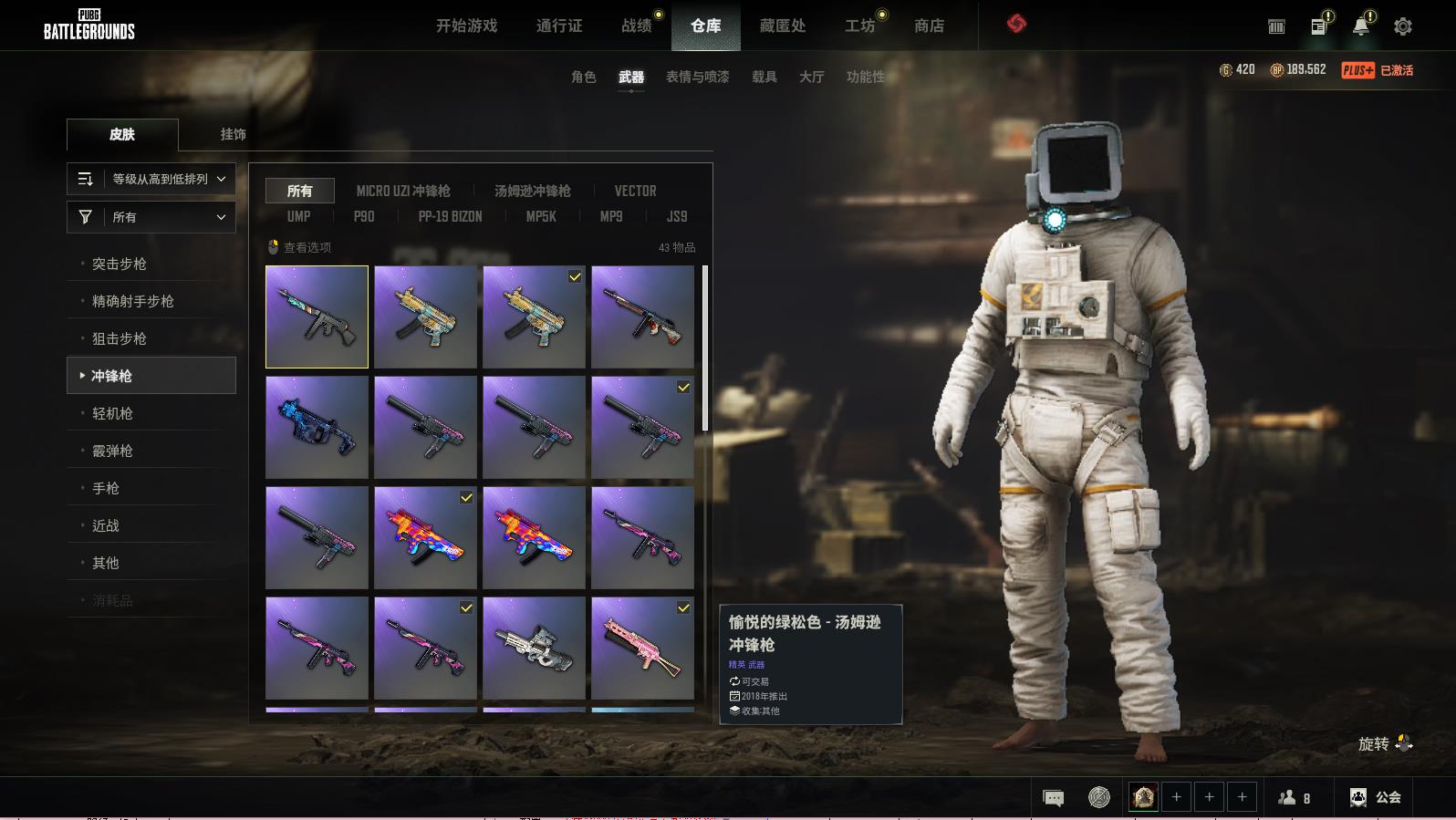Screen dimensions: 1456x820
Task: Switch to the 通行证 pass tab
Action: pos(559,26)
